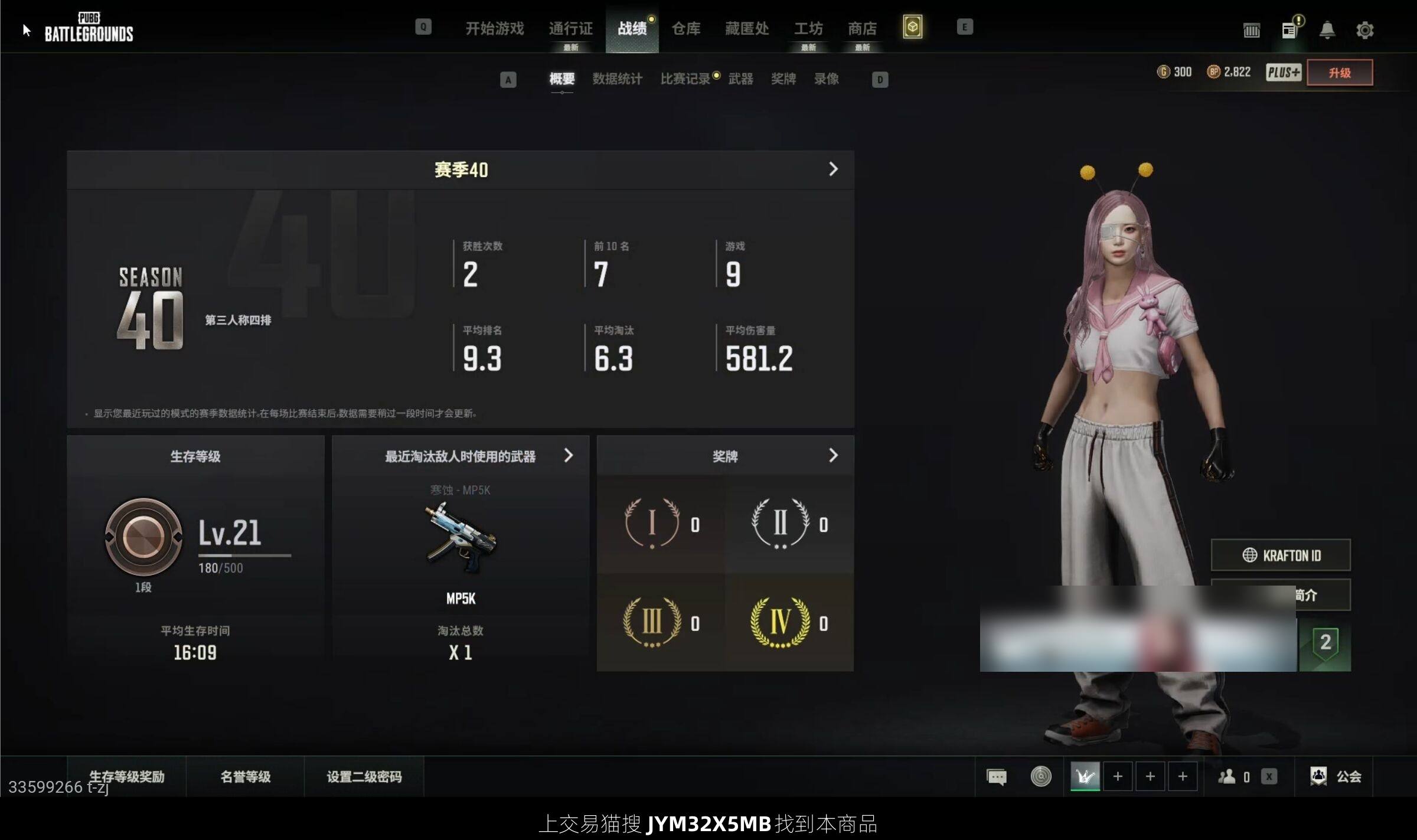Screen dimensions: 1417x840
Task: Check the bell notifications icon
Action: [1327, 30]
